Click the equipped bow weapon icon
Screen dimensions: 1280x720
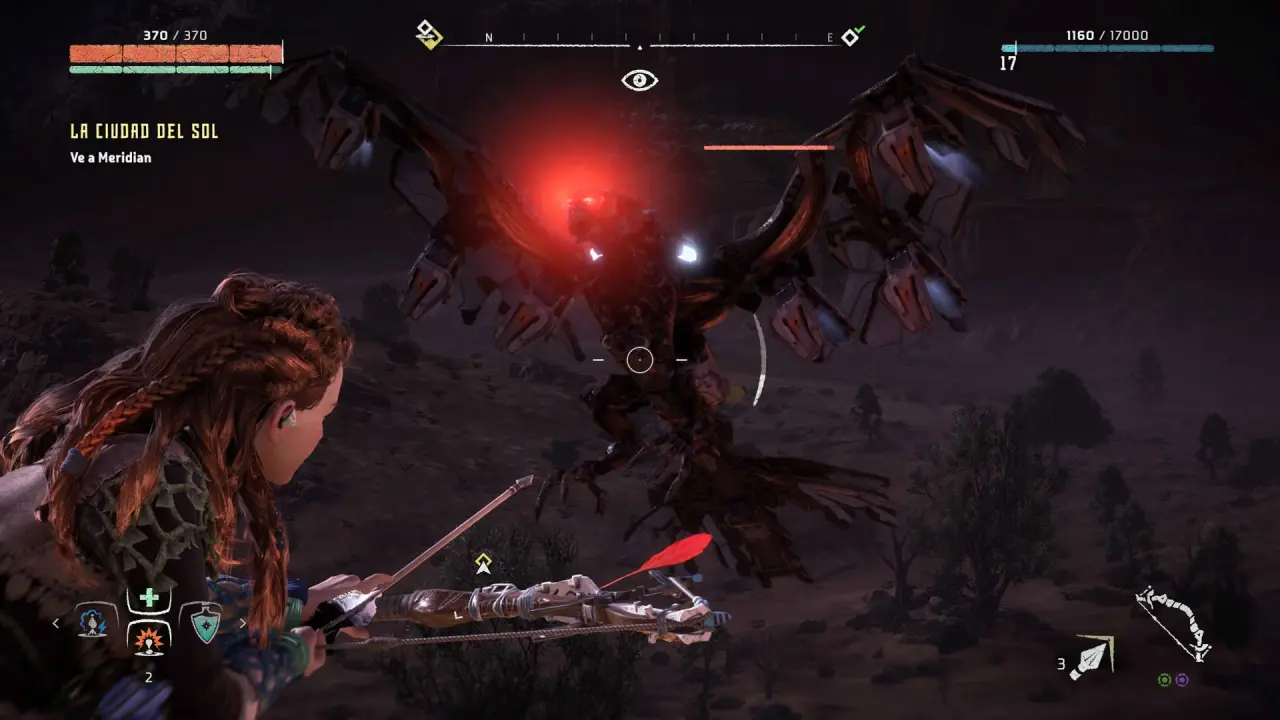(1174, 623)
